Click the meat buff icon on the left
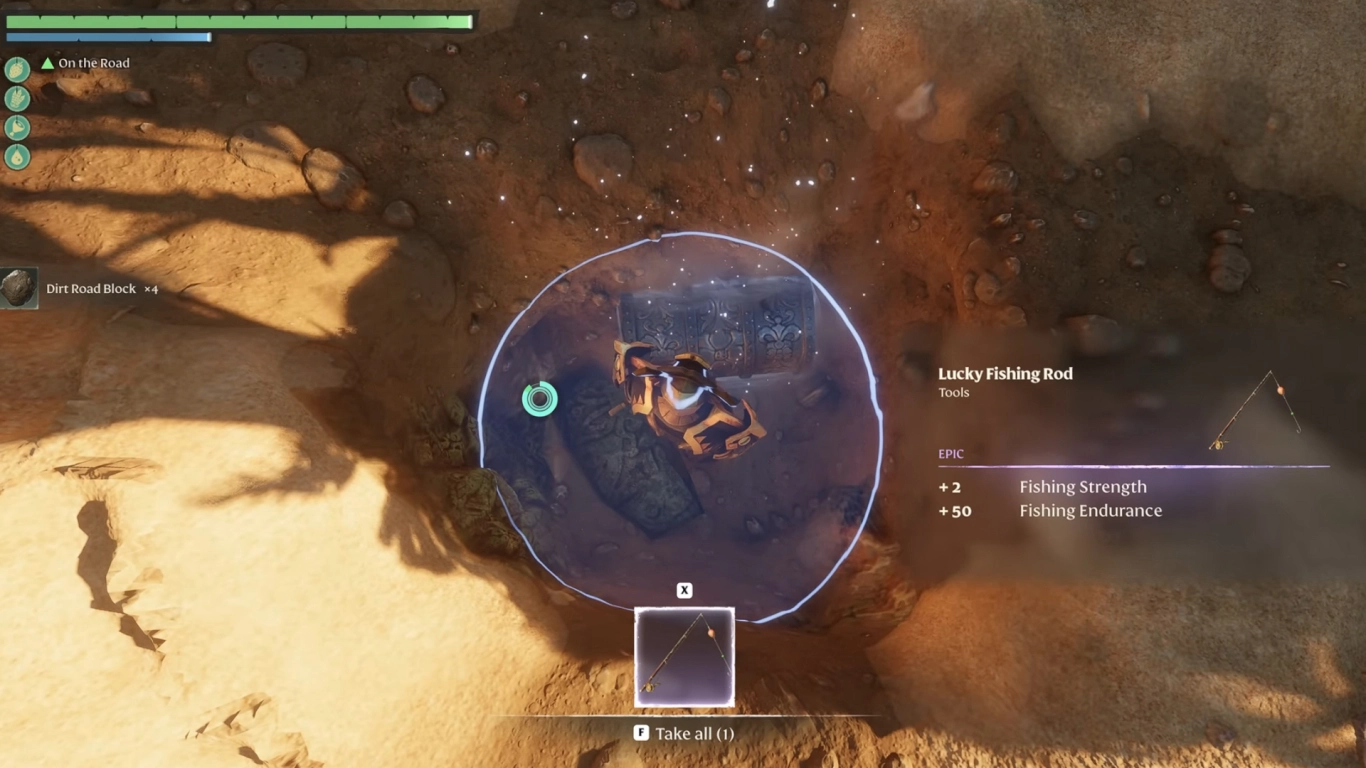This screenshot has width=1366, height=768. 16,128
